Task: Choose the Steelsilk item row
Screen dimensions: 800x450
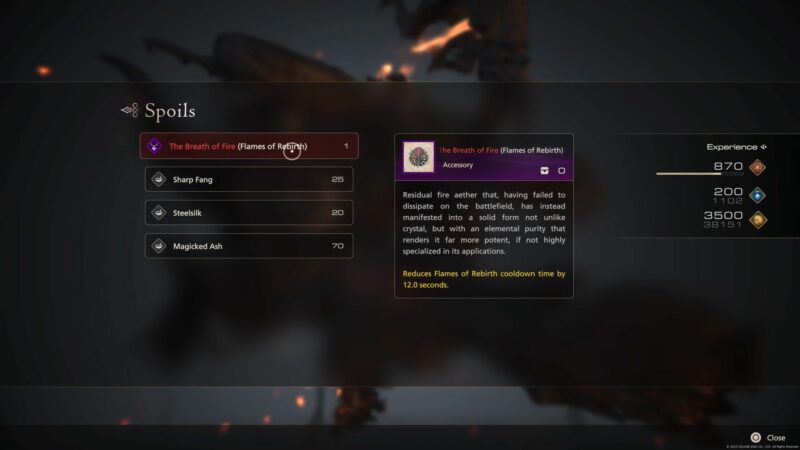Action: [248, 212]
